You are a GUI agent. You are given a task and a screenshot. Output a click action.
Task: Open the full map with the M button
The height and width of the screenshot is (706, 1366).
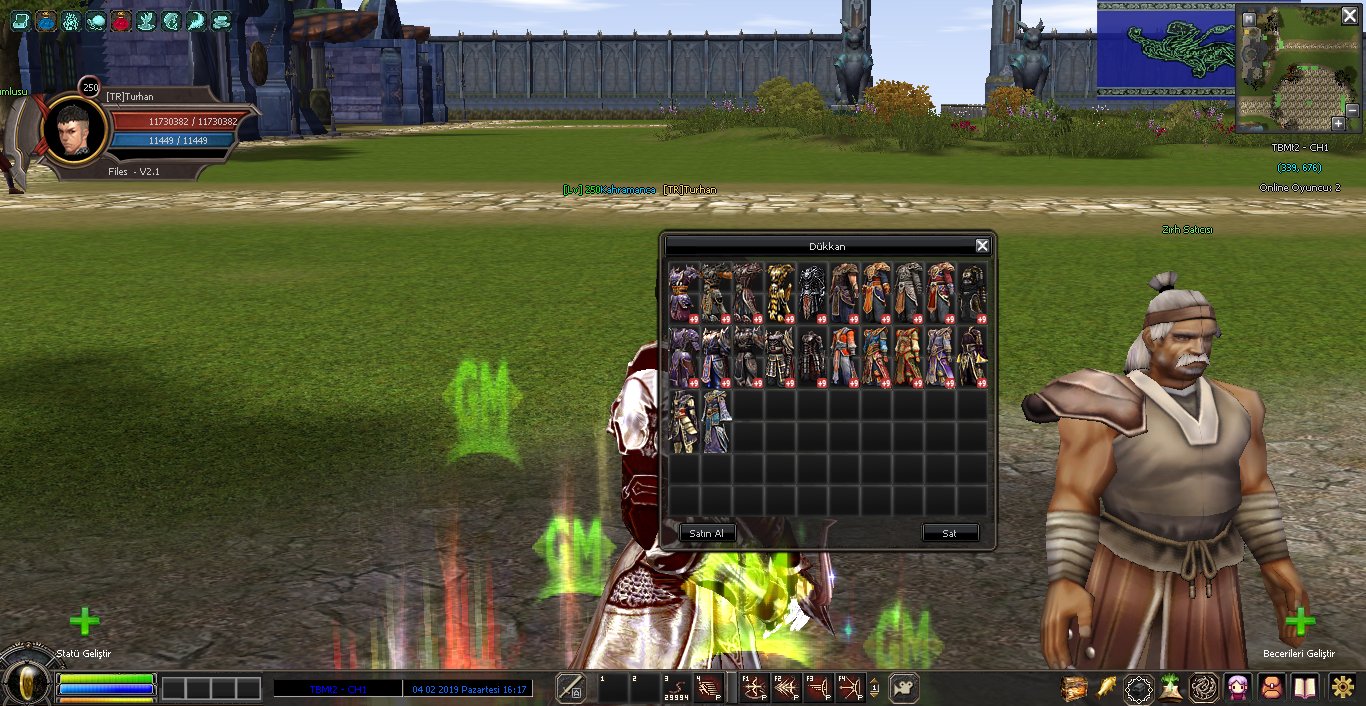click(x=1249, y=19)
